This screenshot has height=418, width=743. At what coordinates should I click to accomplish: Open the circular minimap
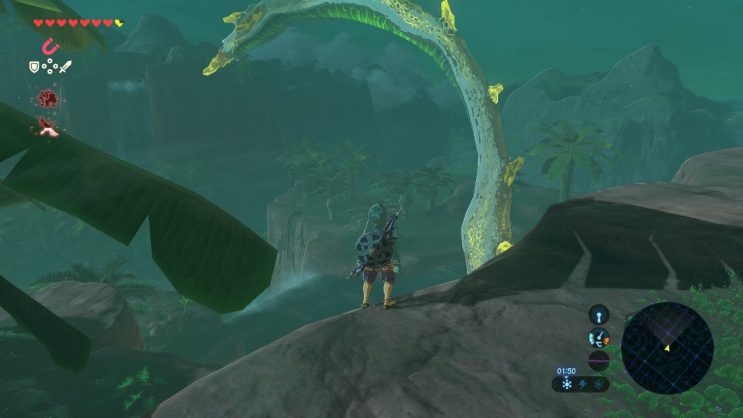coord(667,348)
